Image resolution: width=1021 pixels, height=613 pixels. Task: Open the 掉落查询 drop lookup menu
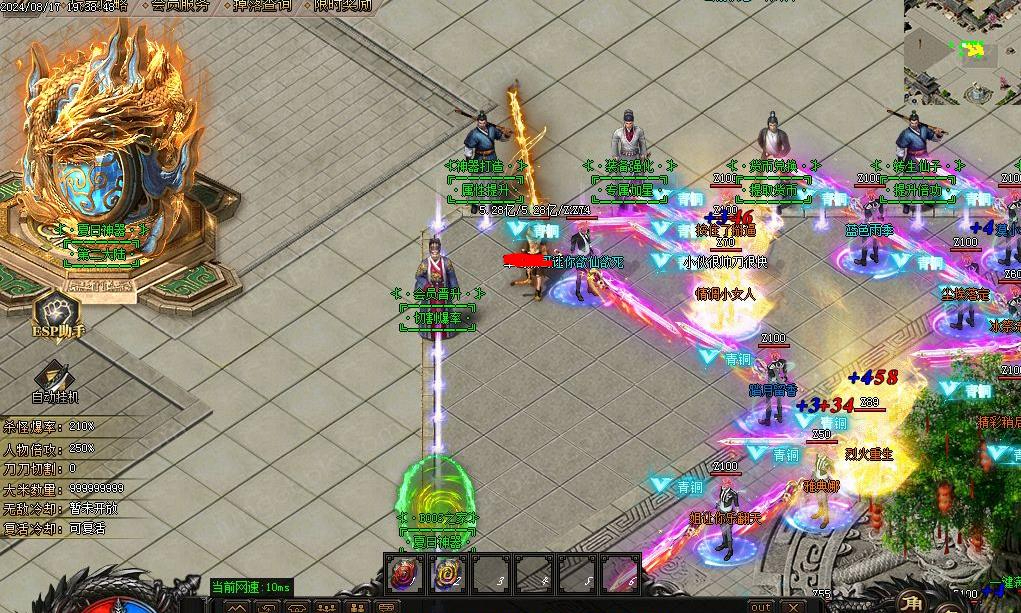point(262,6)
